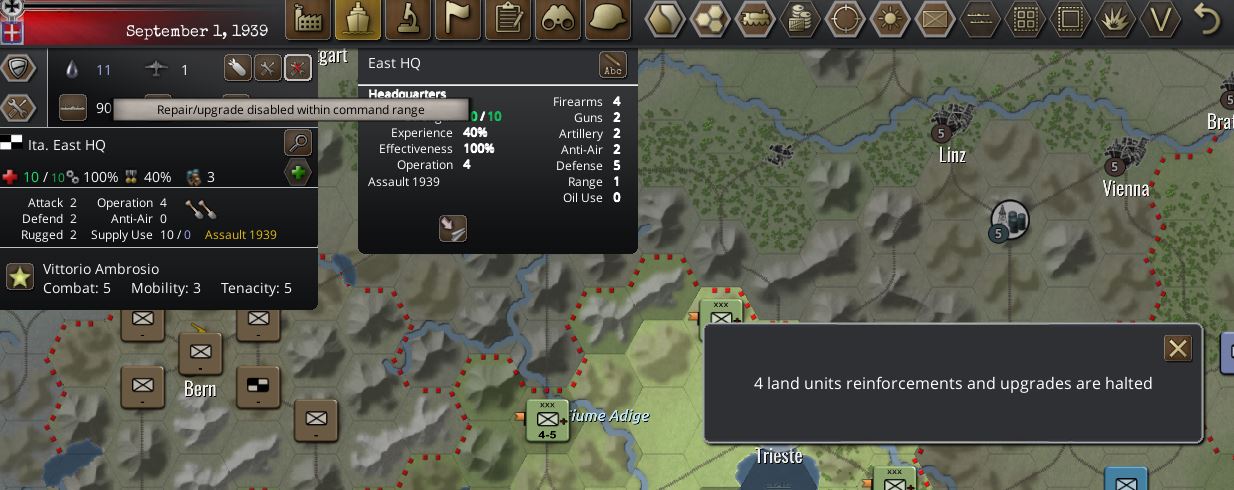
Task: Close the reinforcements halted notification
Action: pyautogui.click(x=1177, y=348)
